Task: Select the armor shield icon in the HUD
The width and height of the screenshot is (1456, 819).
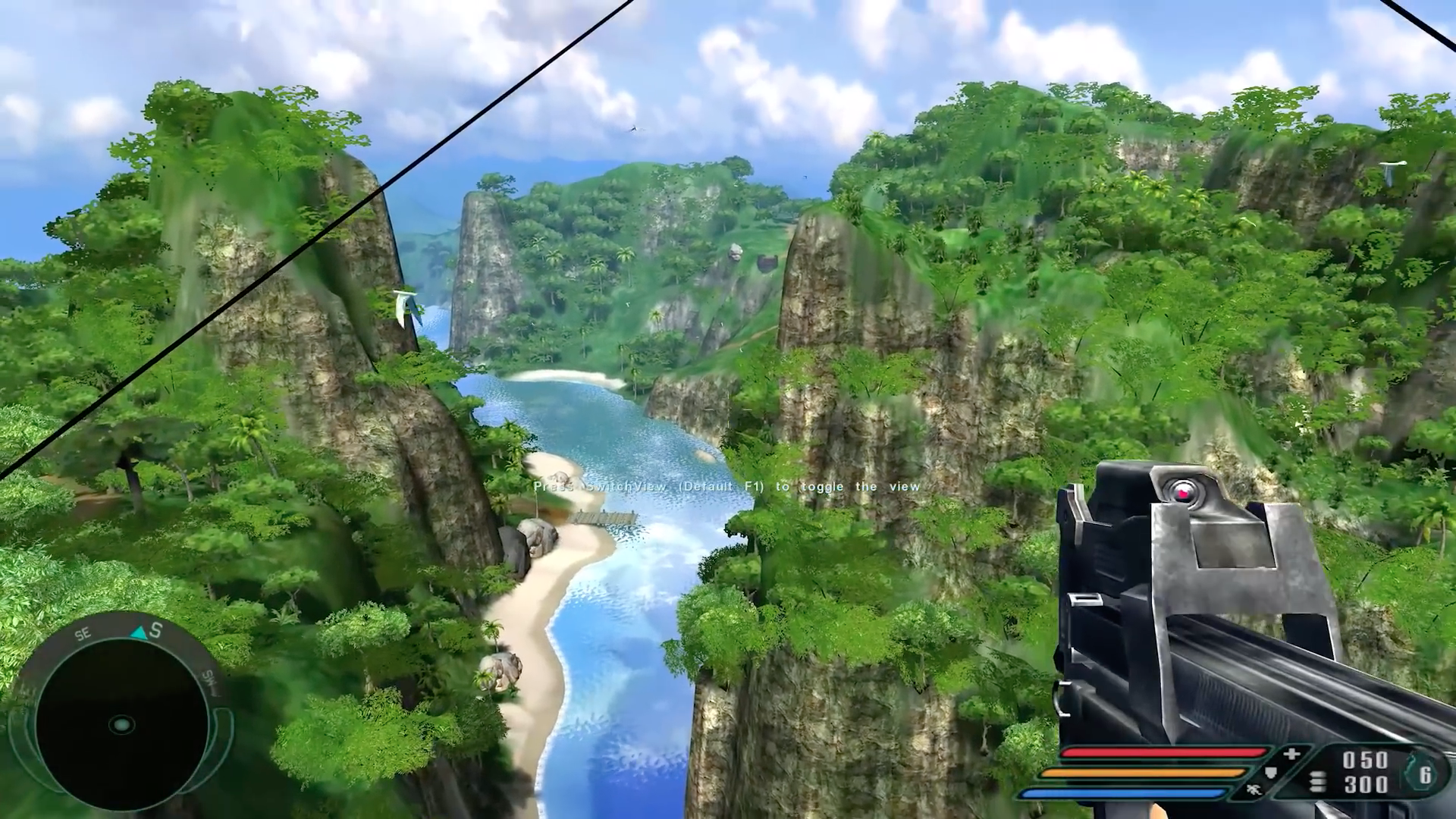Action: coord(1270,773)
